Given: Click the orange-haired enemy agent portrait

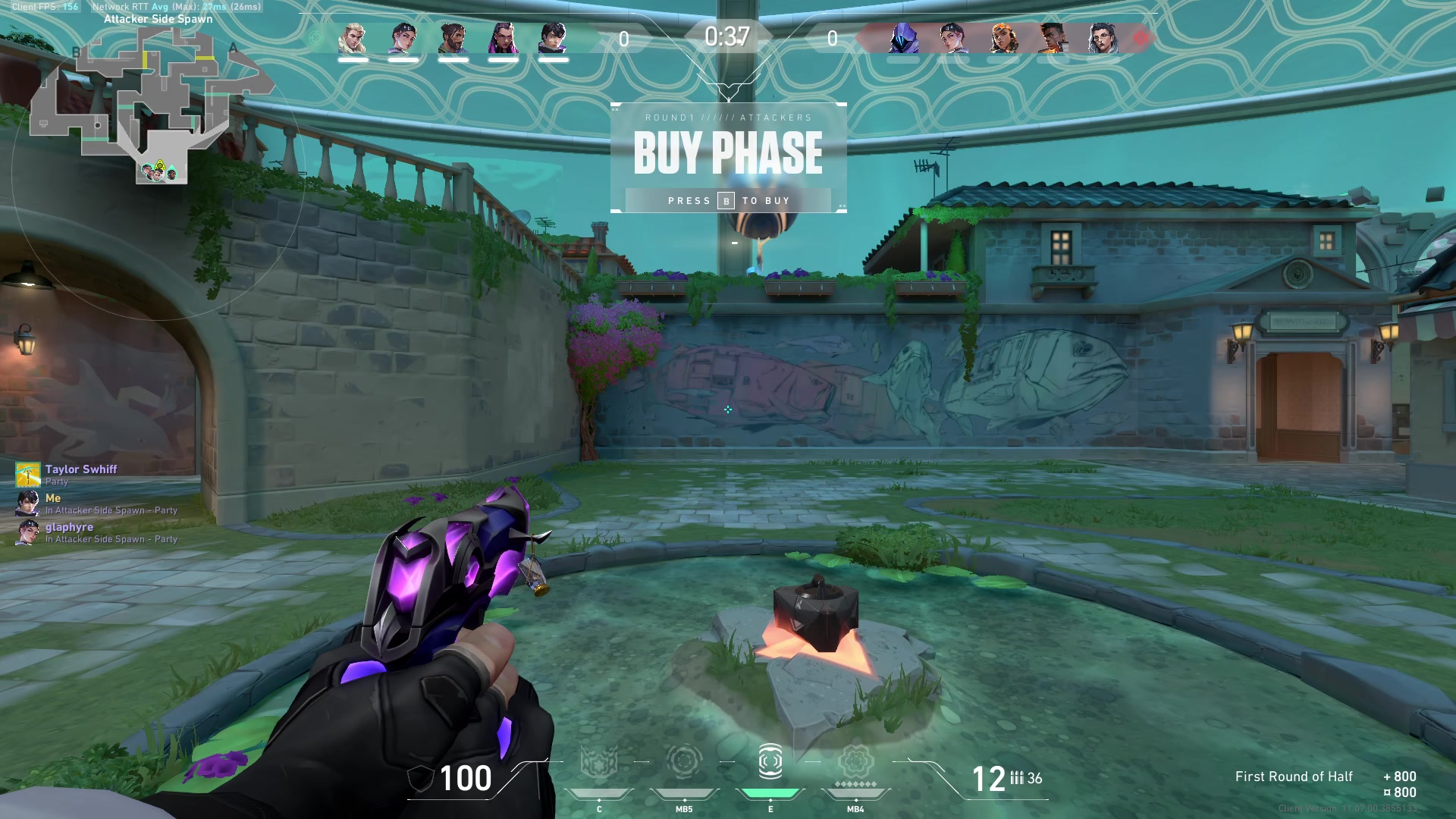Looking at the screenshot, I should click(x=1003, y=38).
